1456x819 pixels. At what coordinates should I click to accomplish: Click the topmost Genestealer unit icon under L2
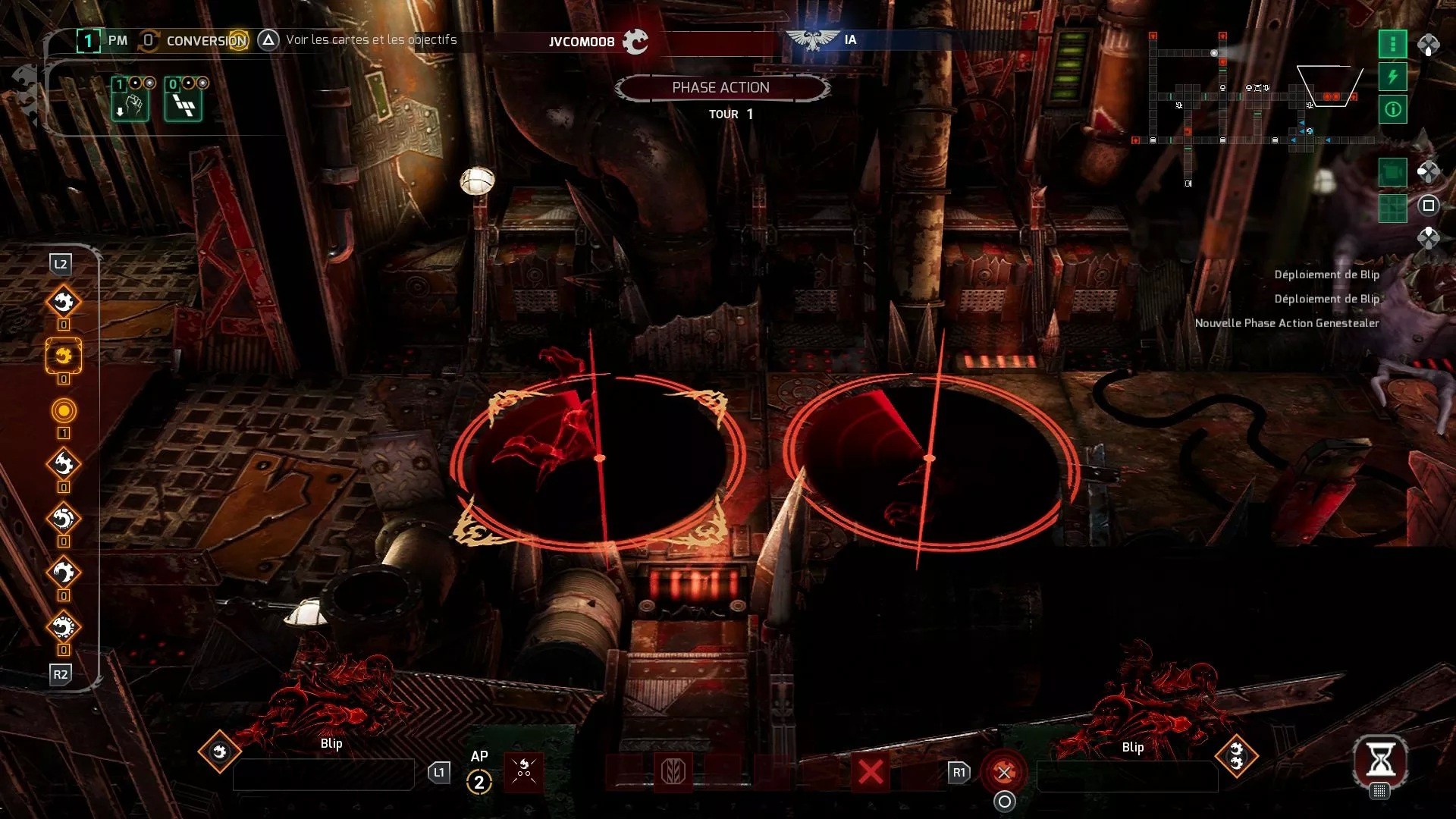[x=64, y=301]
